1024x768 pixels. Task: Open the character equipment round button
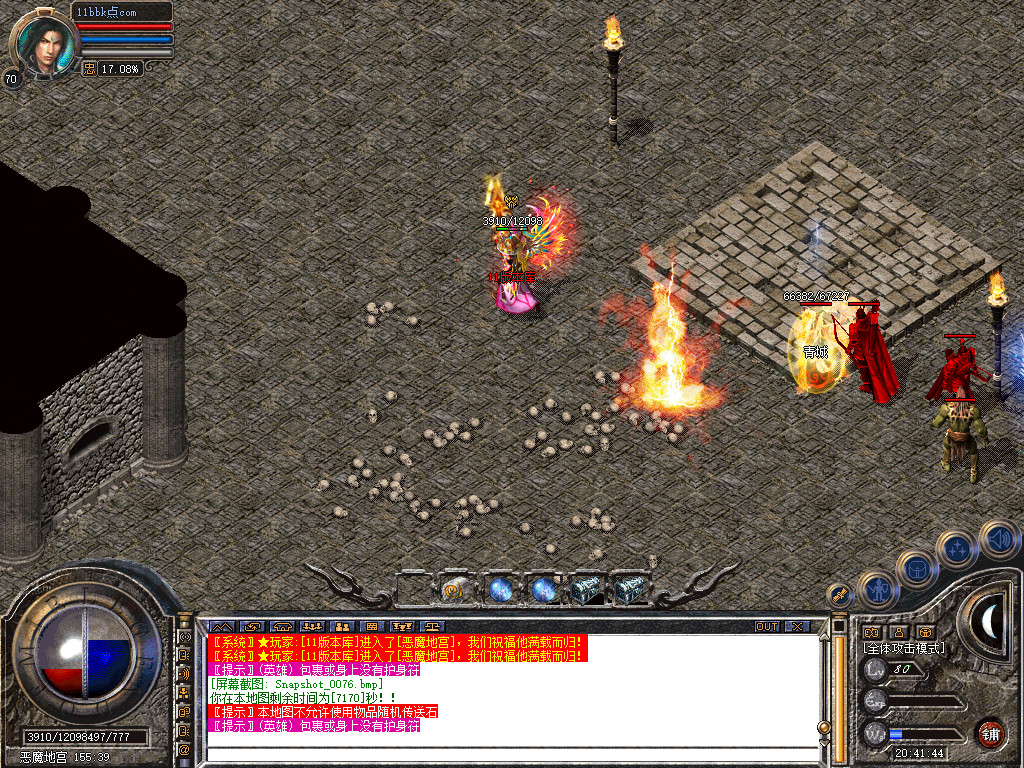coord(878,590)
